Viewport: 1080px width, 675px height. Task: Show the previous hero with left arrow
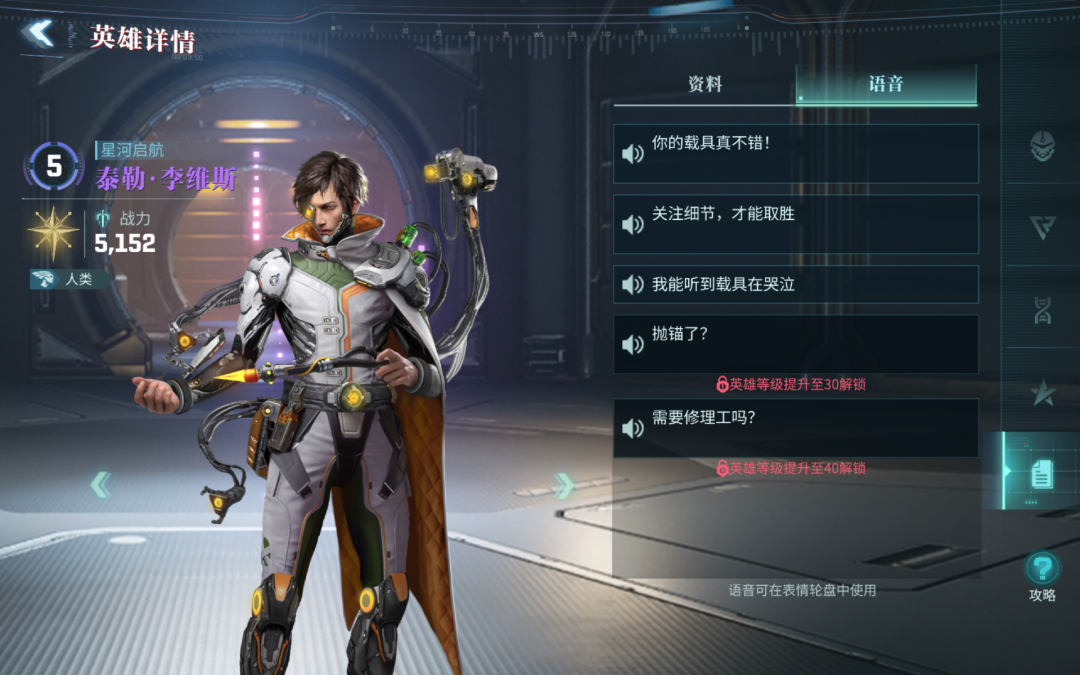pos(101,485)
